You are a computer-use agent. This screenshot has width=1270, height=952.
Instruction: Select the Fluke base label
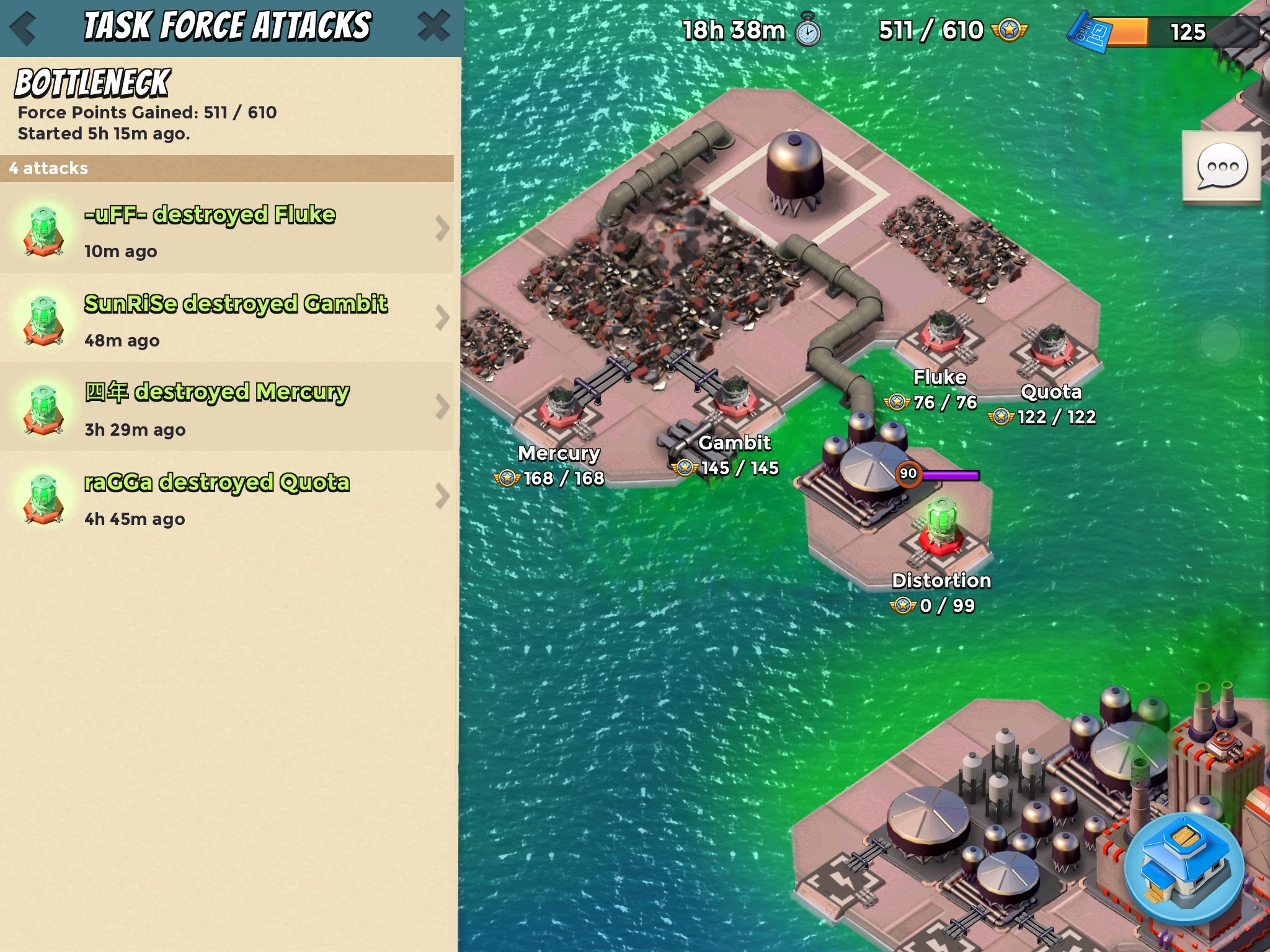point(939,377)
